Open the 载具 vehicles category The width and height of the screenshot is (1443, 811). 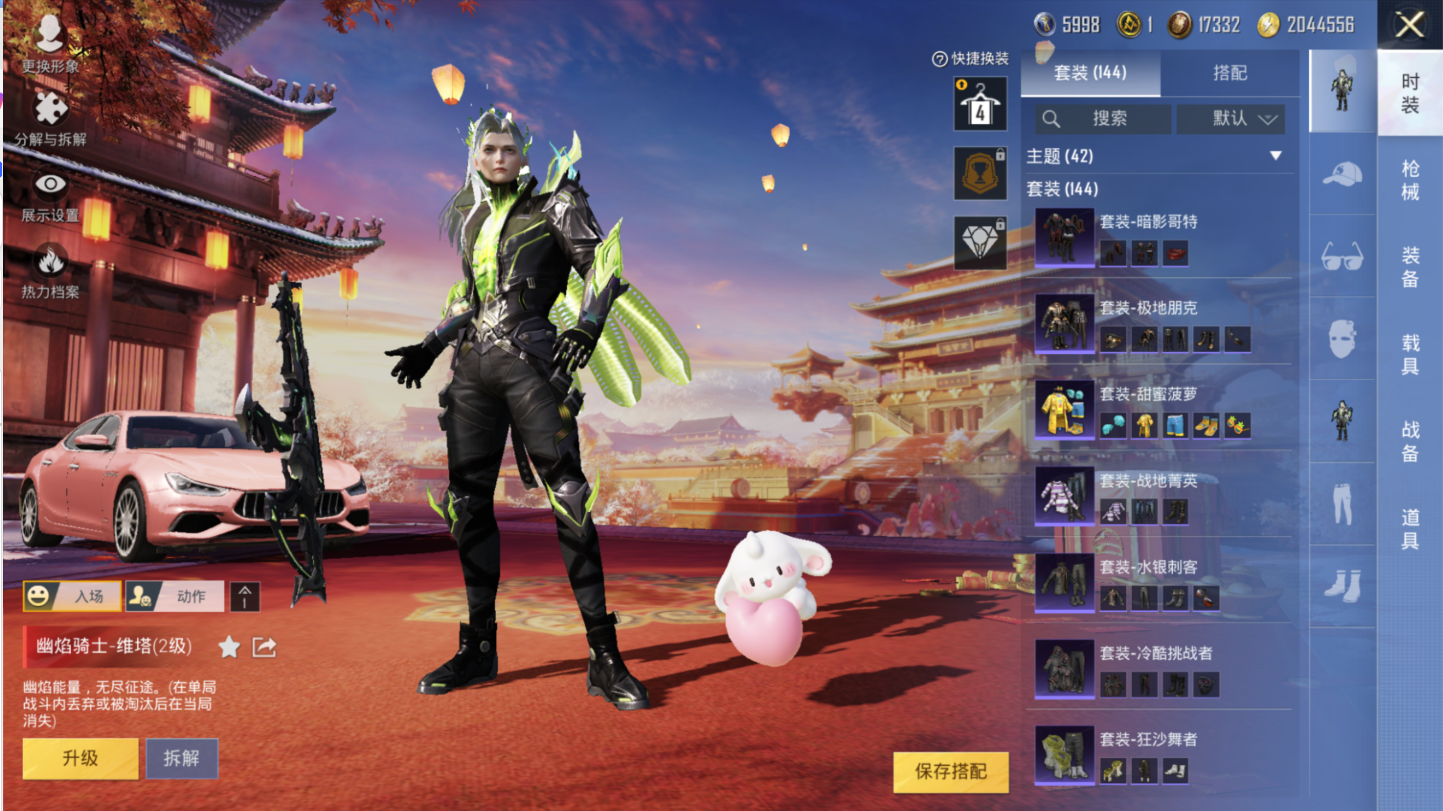(x=1410, y=354)
